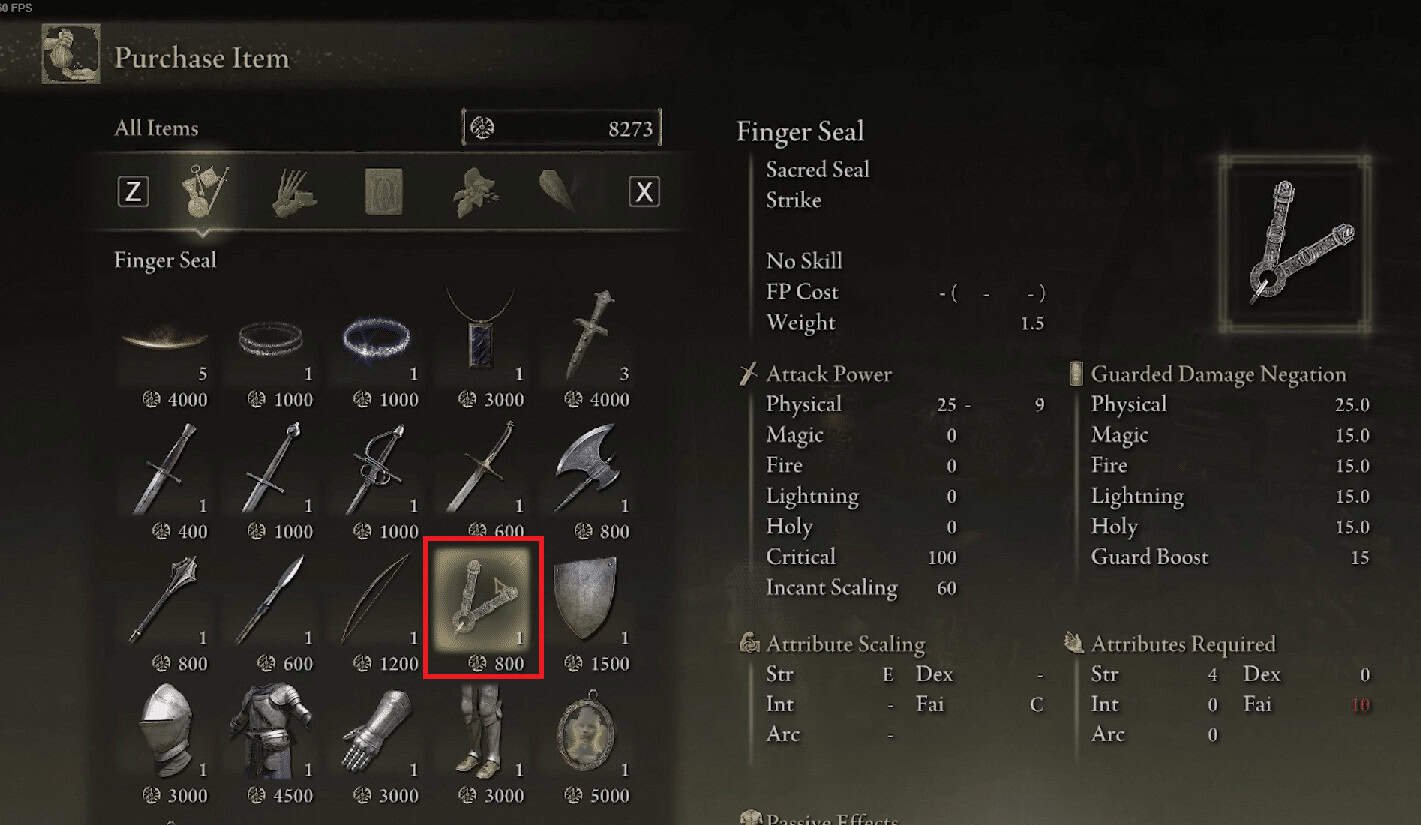Select the highlighted Finger Seal item
Screen dimensions: 1421x825
pos(483,605)
